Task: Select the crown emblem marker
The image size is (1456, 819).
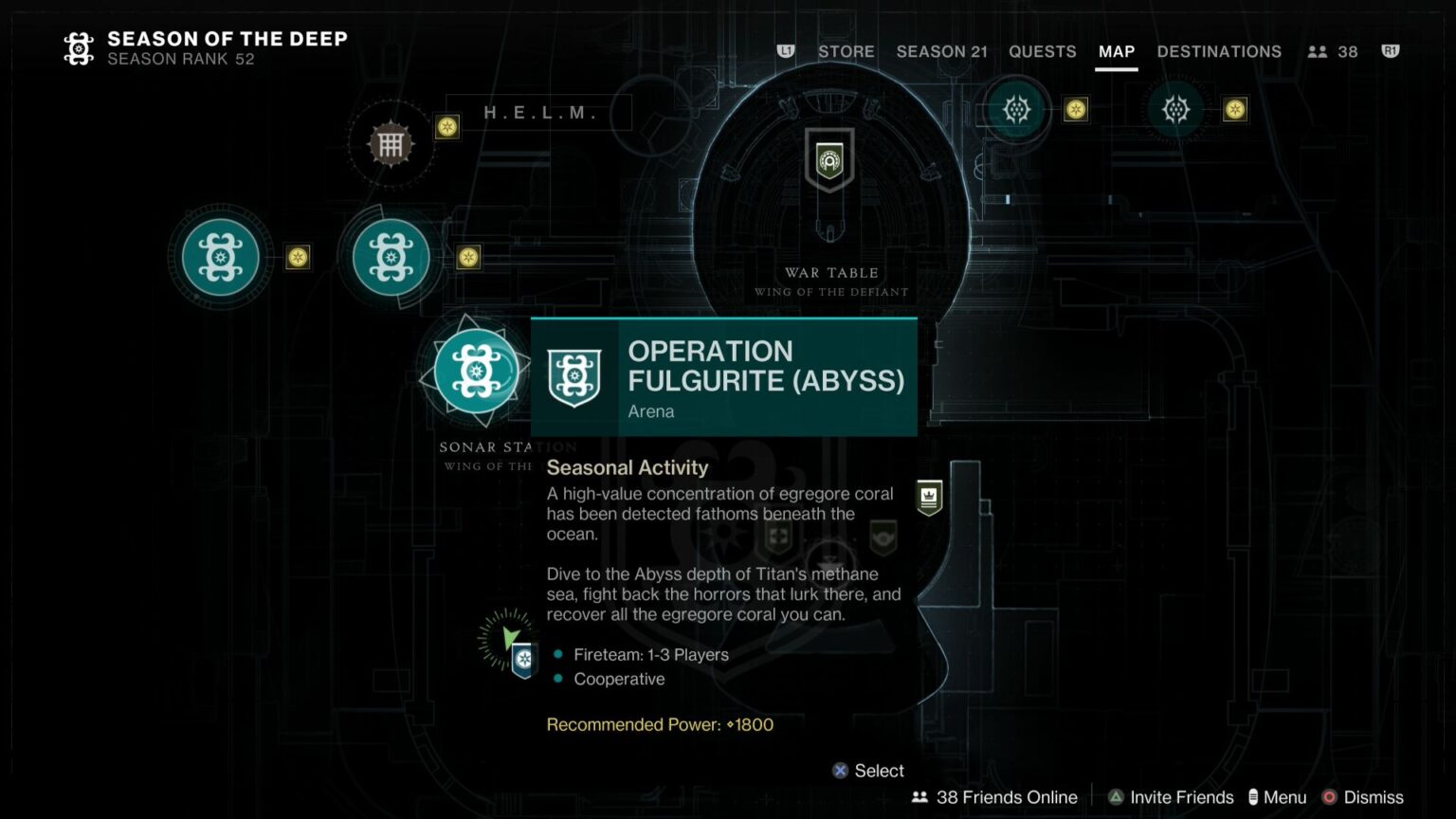Action: [x=929, y=497]
